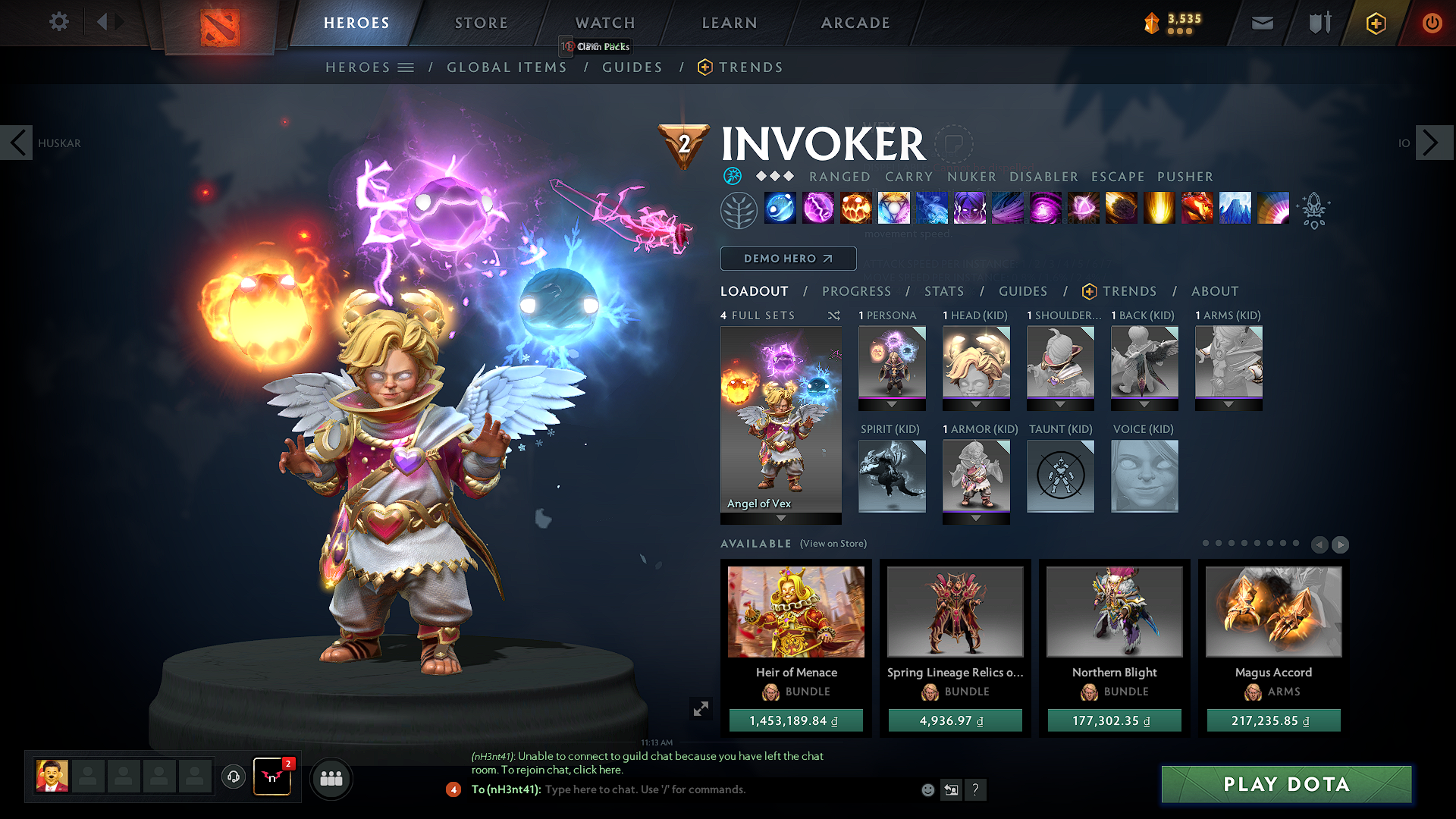Image resolution: width=1456 pixels, height=819 pixels.
Task: Toggle the headphone voice chat icon
Action: [x=233, y=778]
